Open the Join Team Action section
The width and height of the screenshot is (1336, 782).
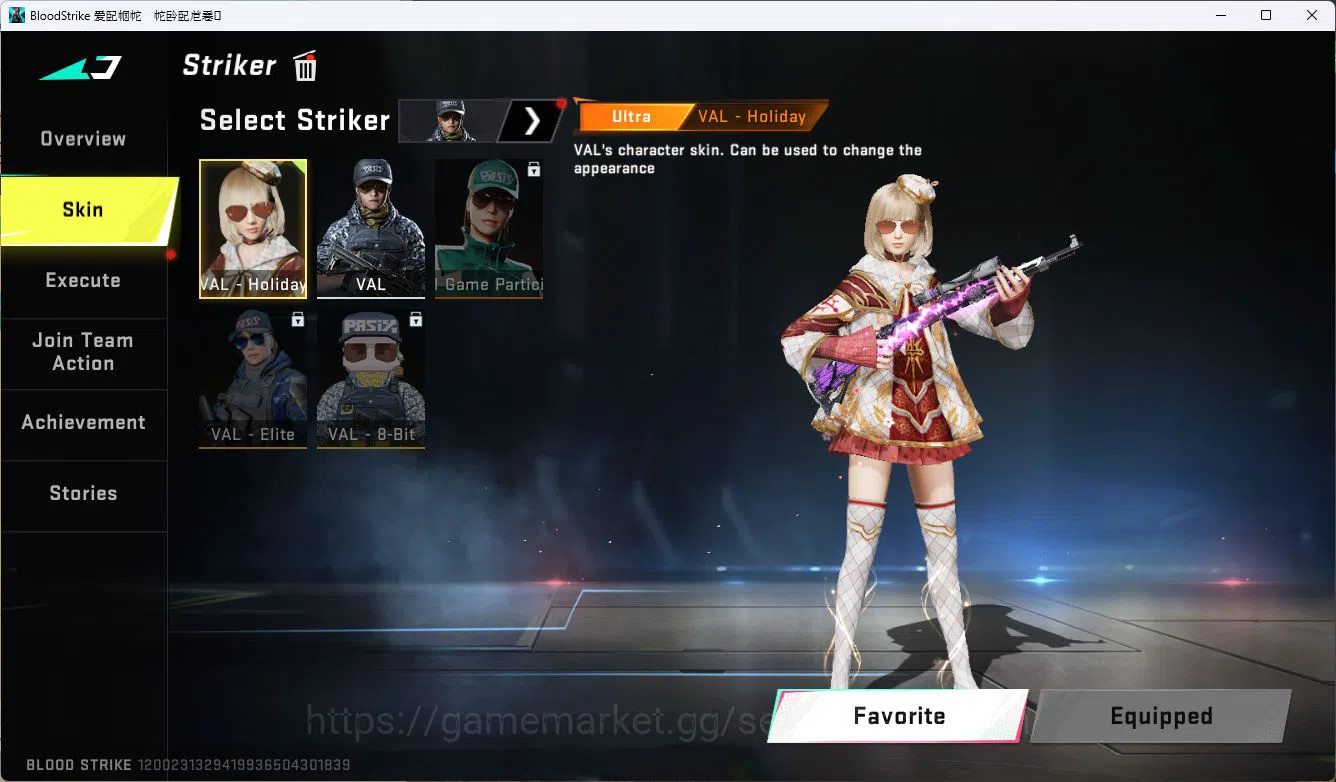coord(85,352)
